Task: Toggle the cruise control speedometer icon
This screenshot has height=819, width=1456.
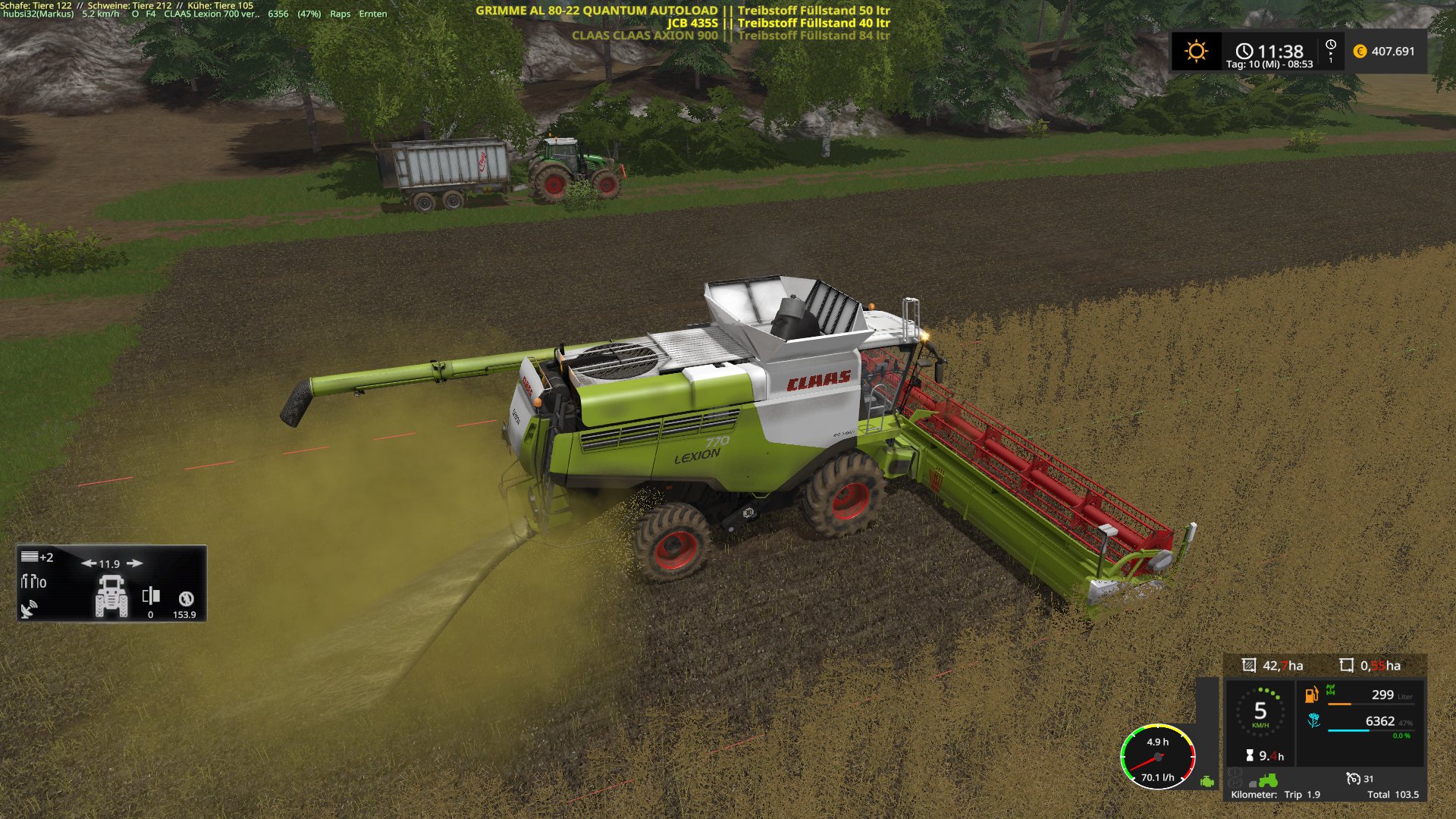Action: tap(1353, 778)
